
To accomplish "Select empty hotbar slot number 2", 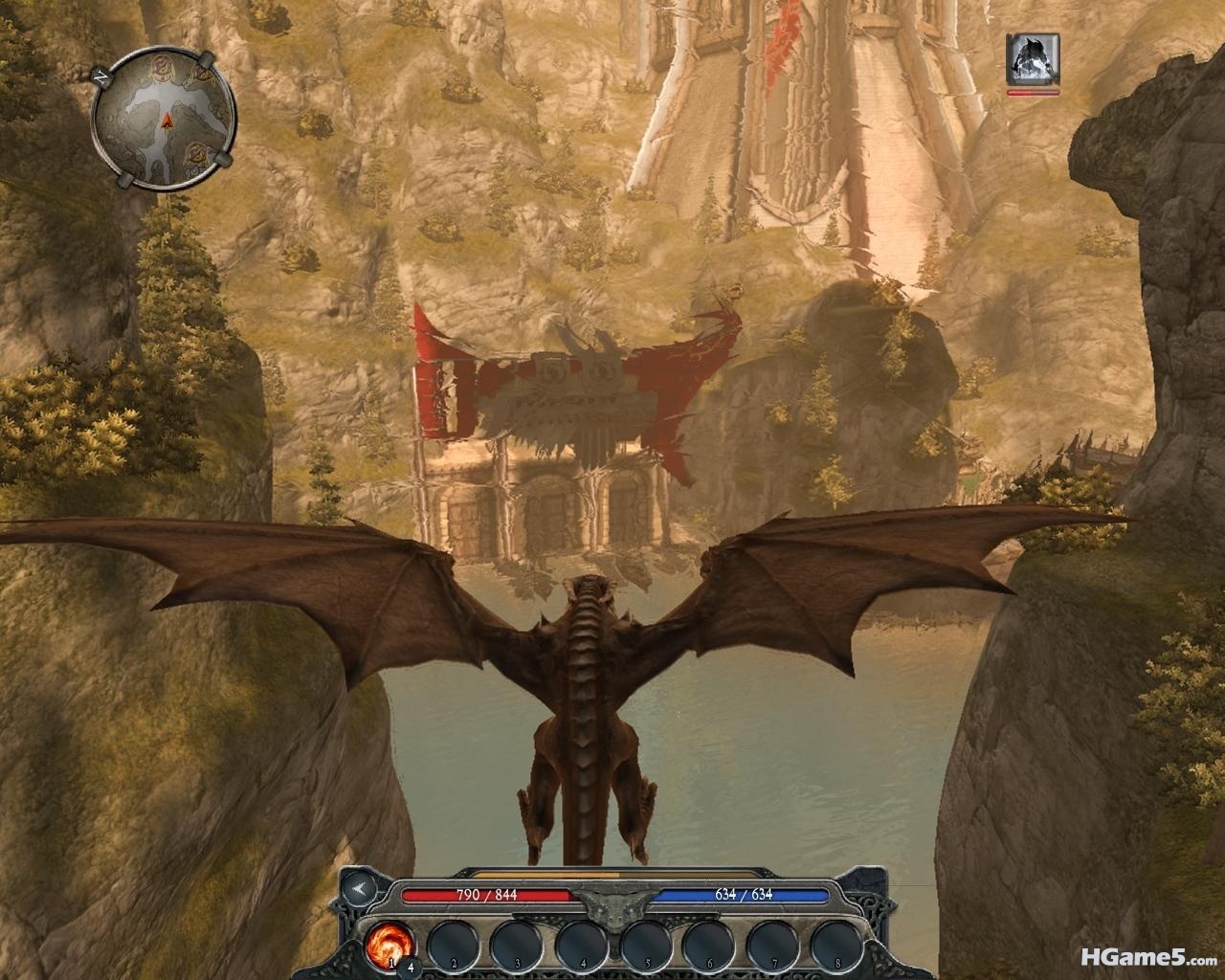I will click(453, 946).
